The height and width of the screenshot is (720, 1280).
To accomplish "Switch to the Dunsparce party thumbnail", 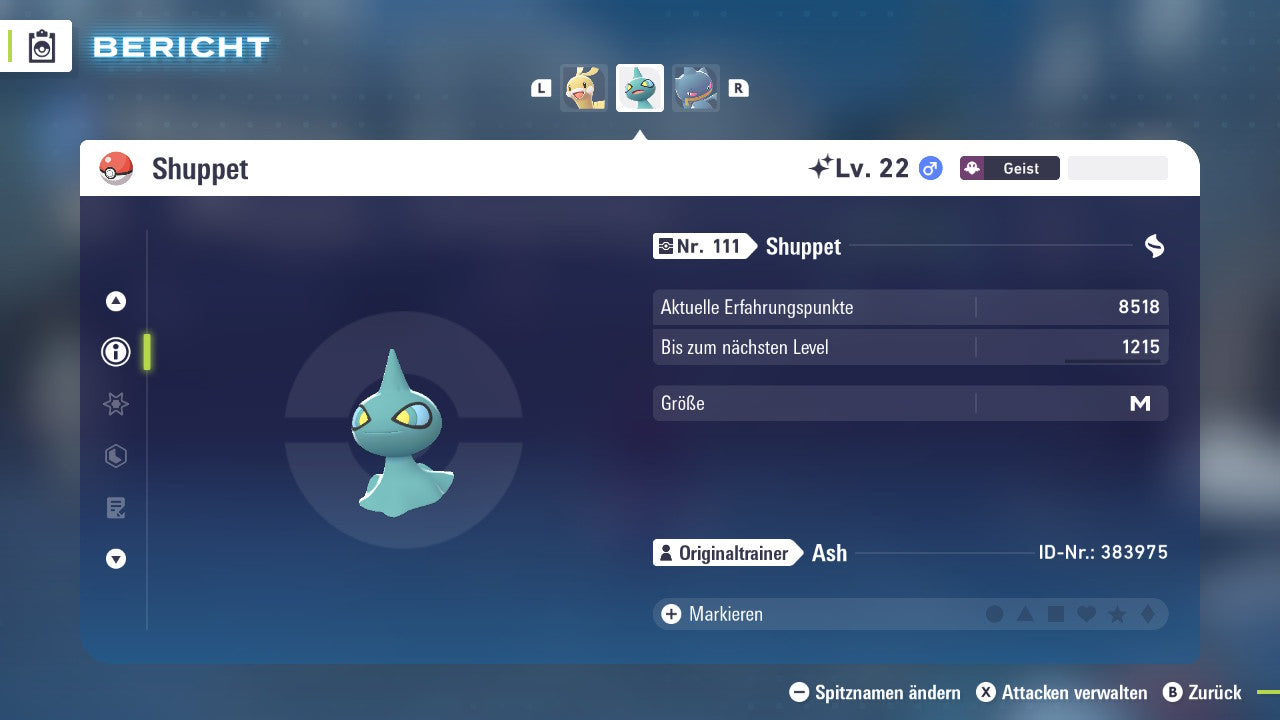I will tap(584, 87).
